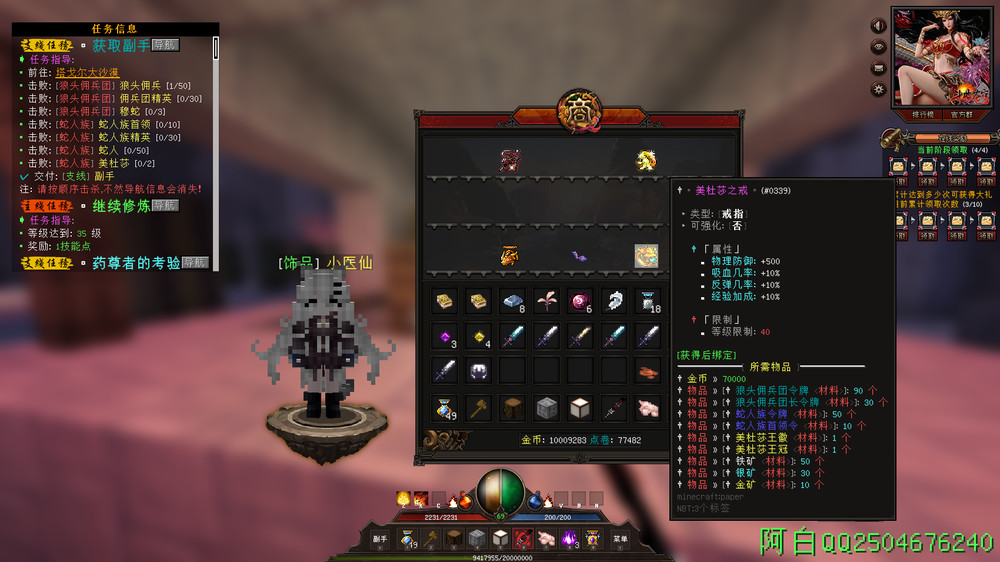This screenshot has height=562, width=1000.
Task: Click 导航 button for 药尊者的考验 quest
Action: 195,262
